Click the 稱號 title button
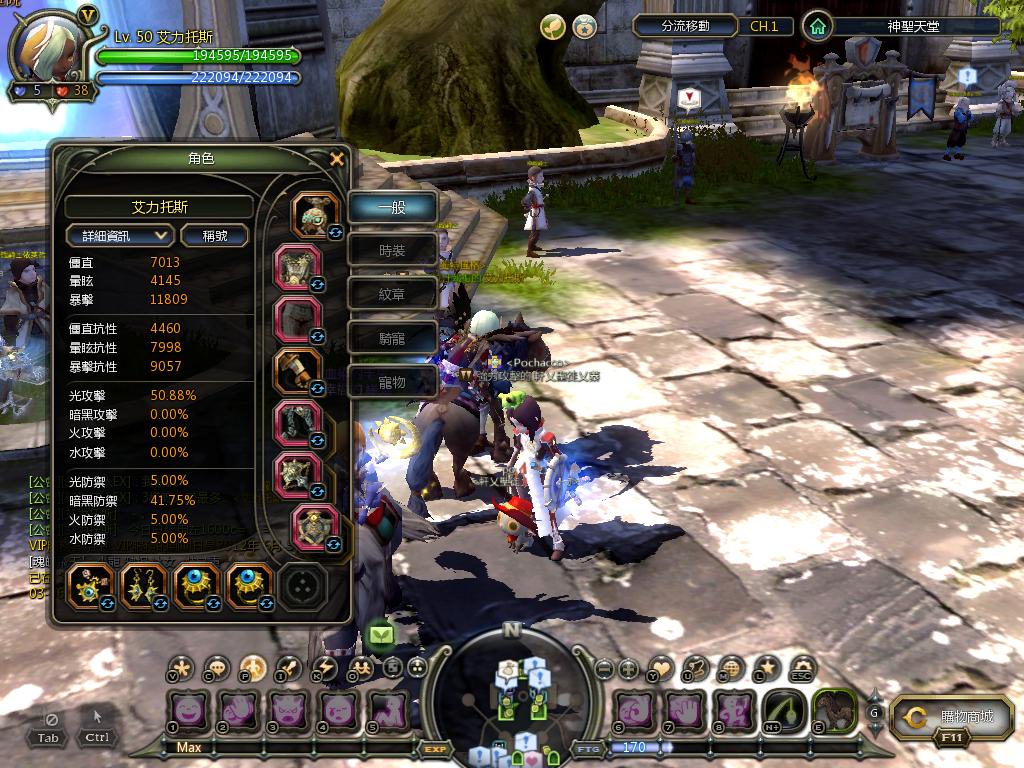The image size is (1024, 768). coord(215,235)
